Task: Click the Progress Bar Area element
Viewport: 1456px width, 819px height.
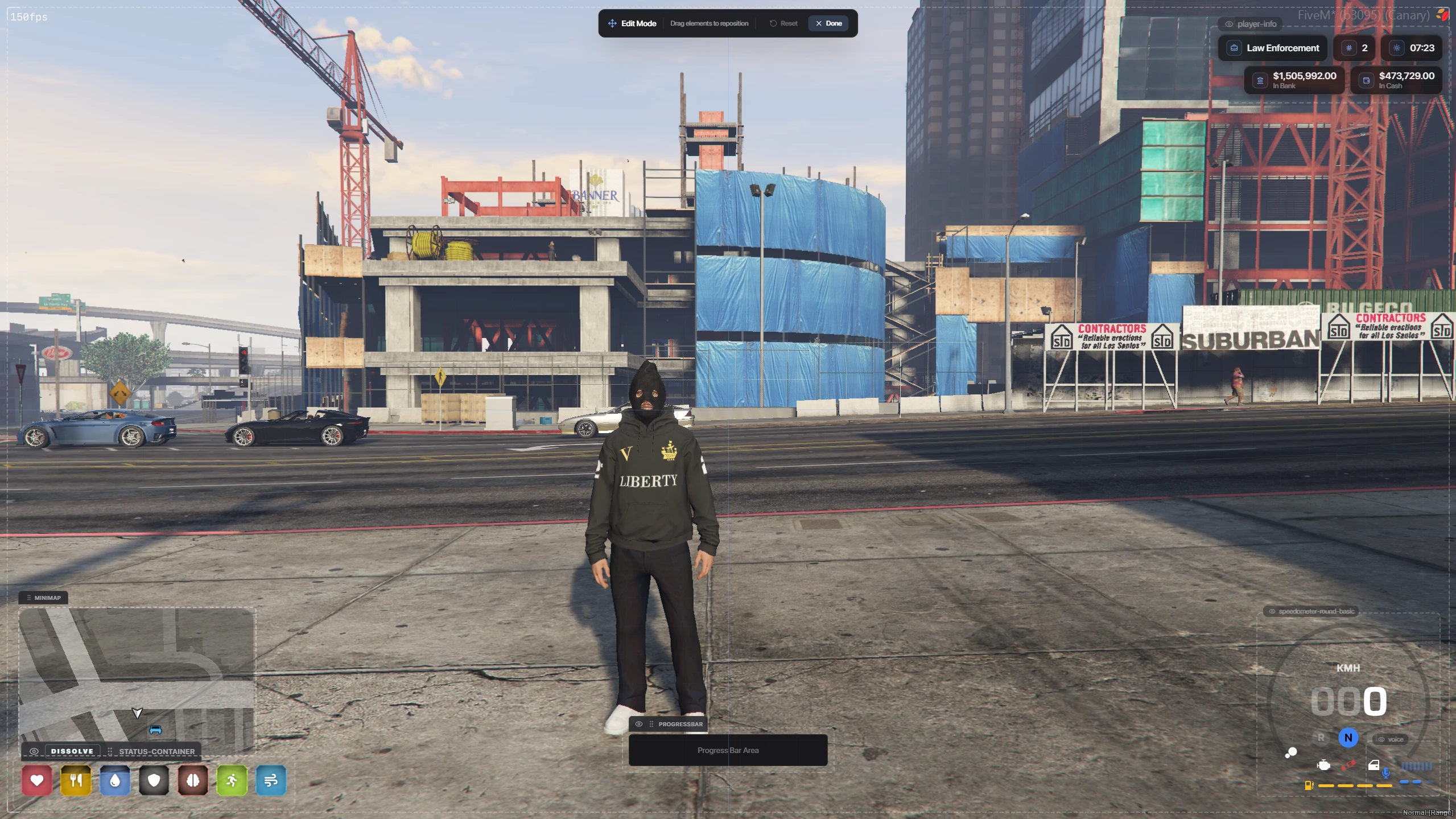Action: 728,750
